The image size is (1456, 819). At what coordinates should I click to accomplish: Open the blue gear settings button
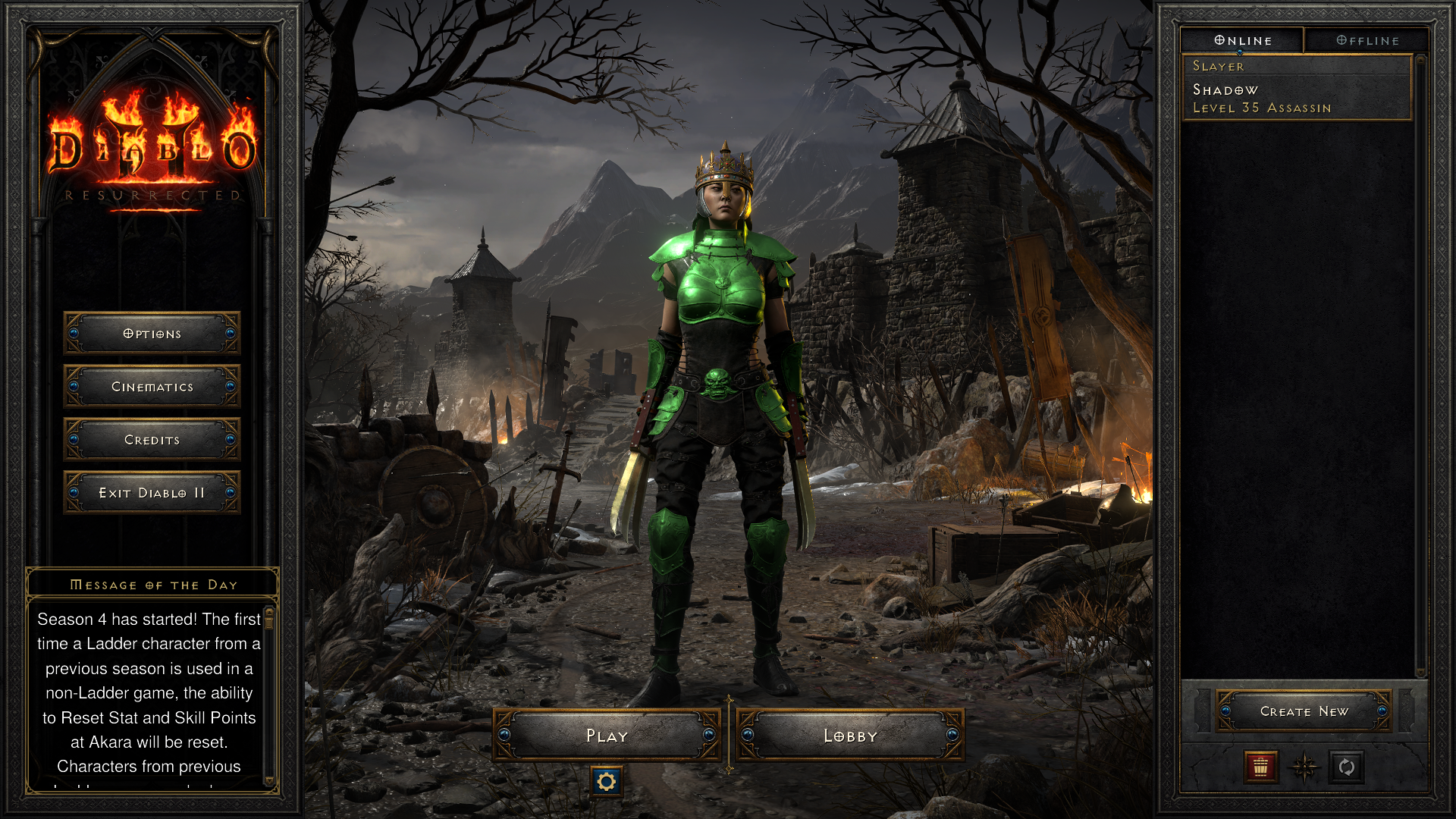pos(606,781)
